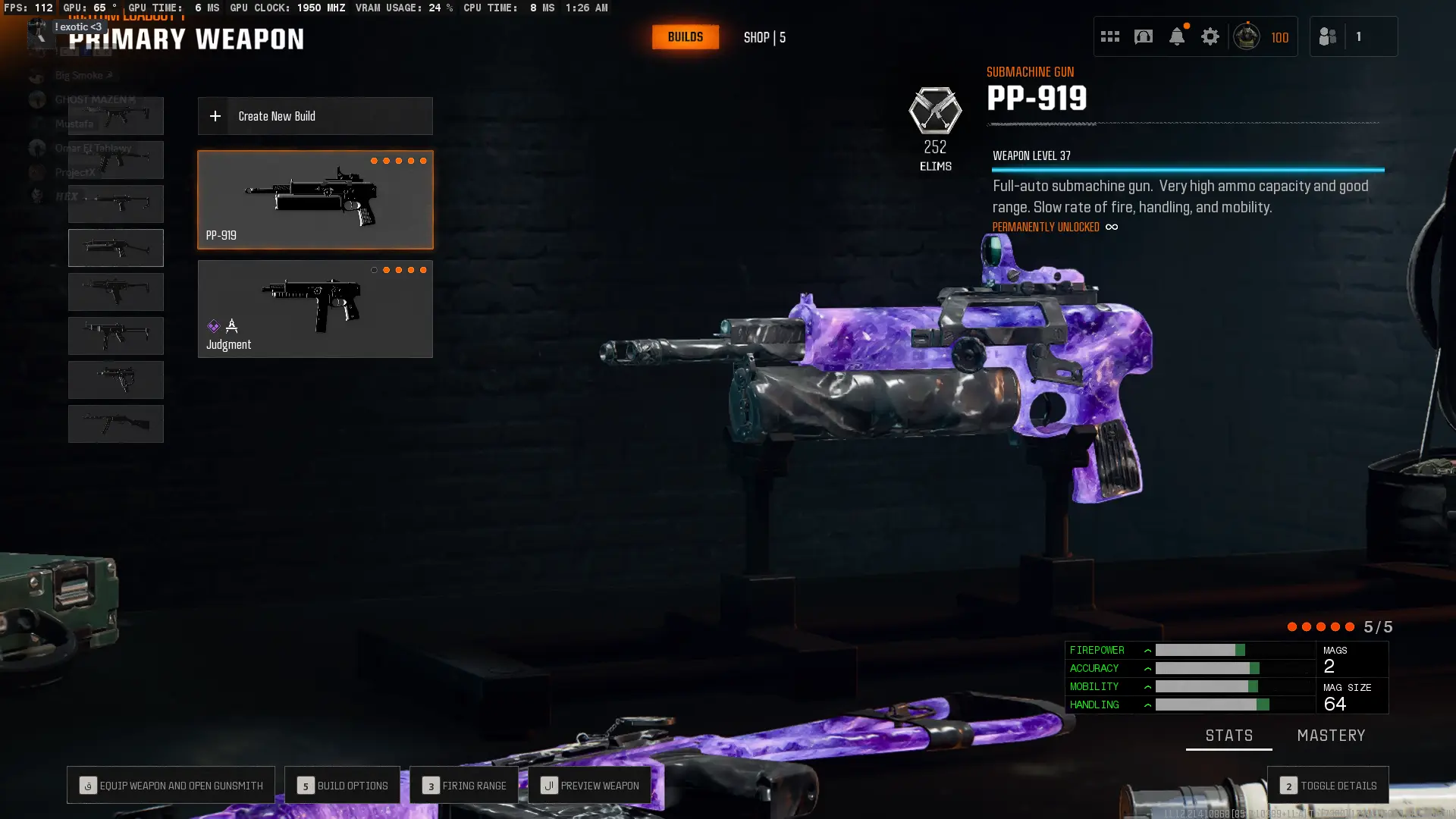Expand the MOBILITY stat details

[x=1147, y=686]
